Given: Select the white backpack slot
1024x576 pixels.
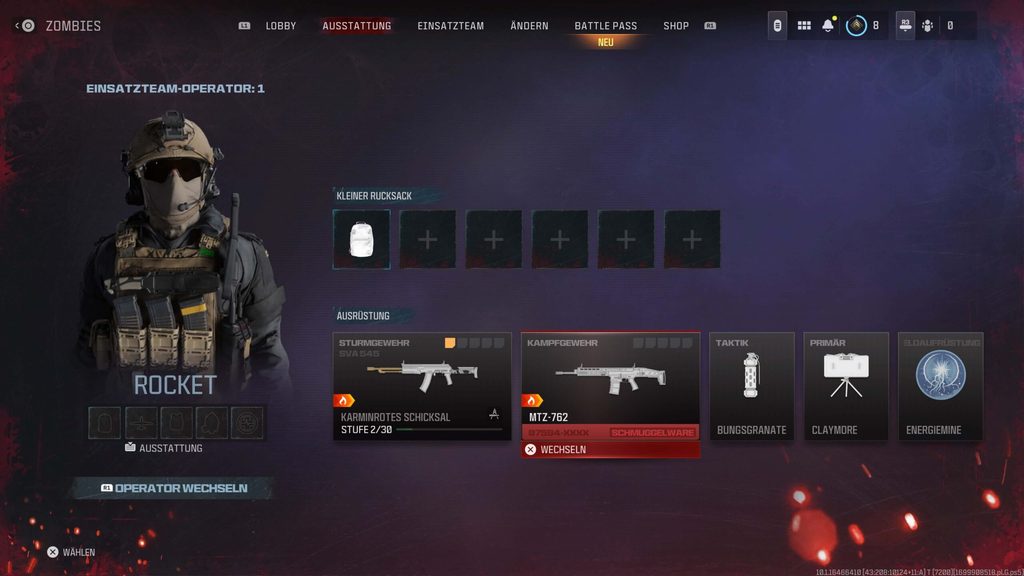Looking at the screenshot, I should (x=361, y=240).
